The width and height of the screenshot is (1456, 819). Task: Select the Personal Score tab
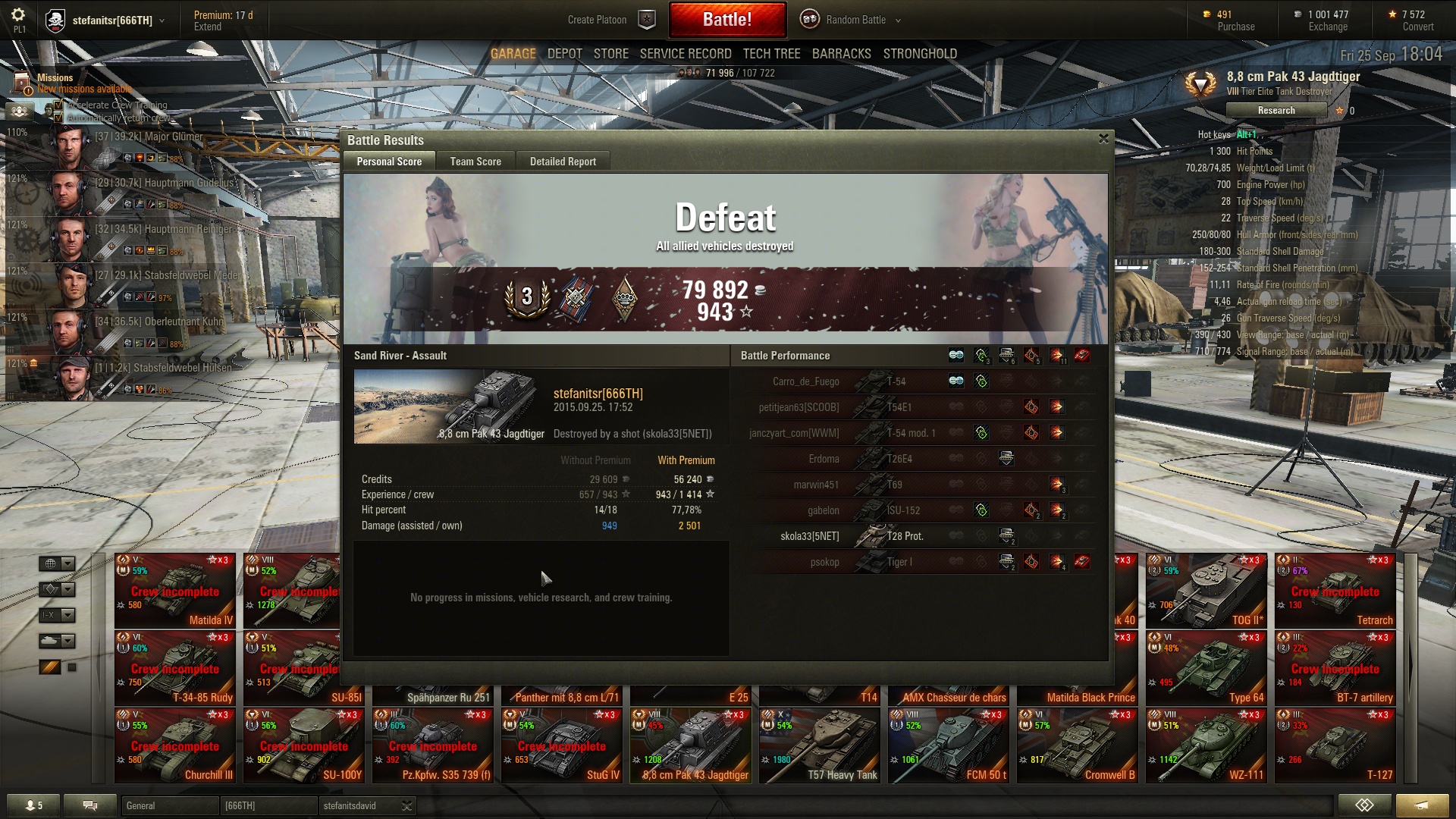(x=389, y=162)
